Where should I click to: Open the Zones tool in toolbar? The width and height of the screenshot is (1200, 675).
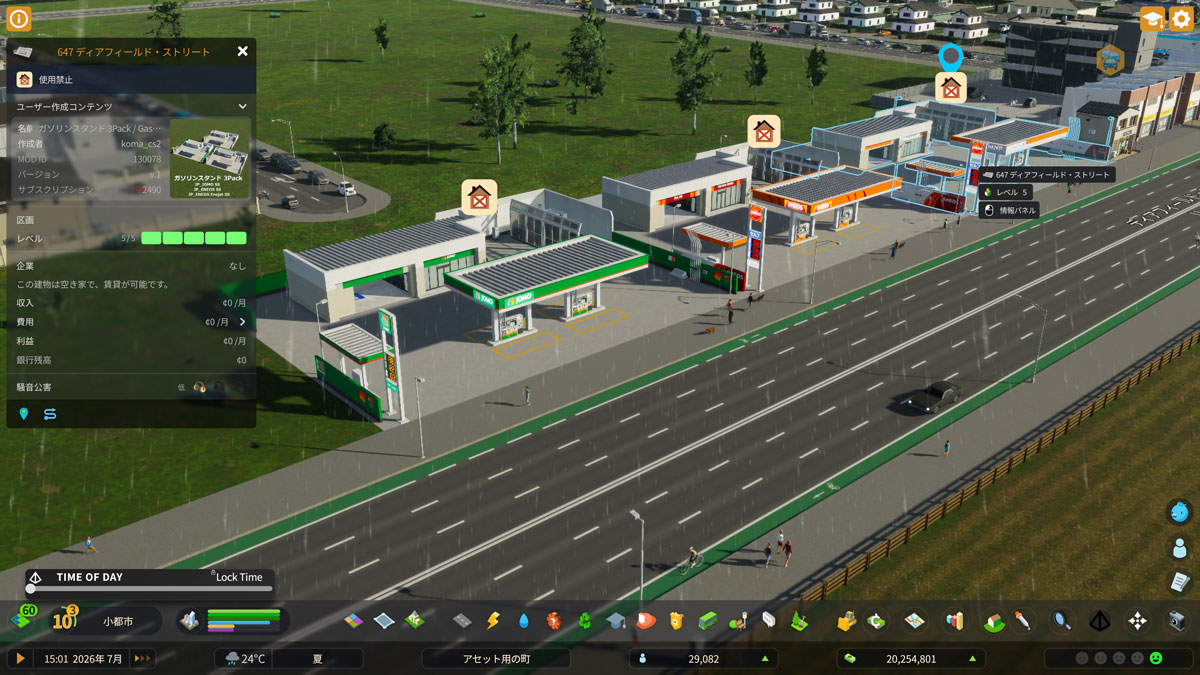pyautogui.click(x=354, y=621)
